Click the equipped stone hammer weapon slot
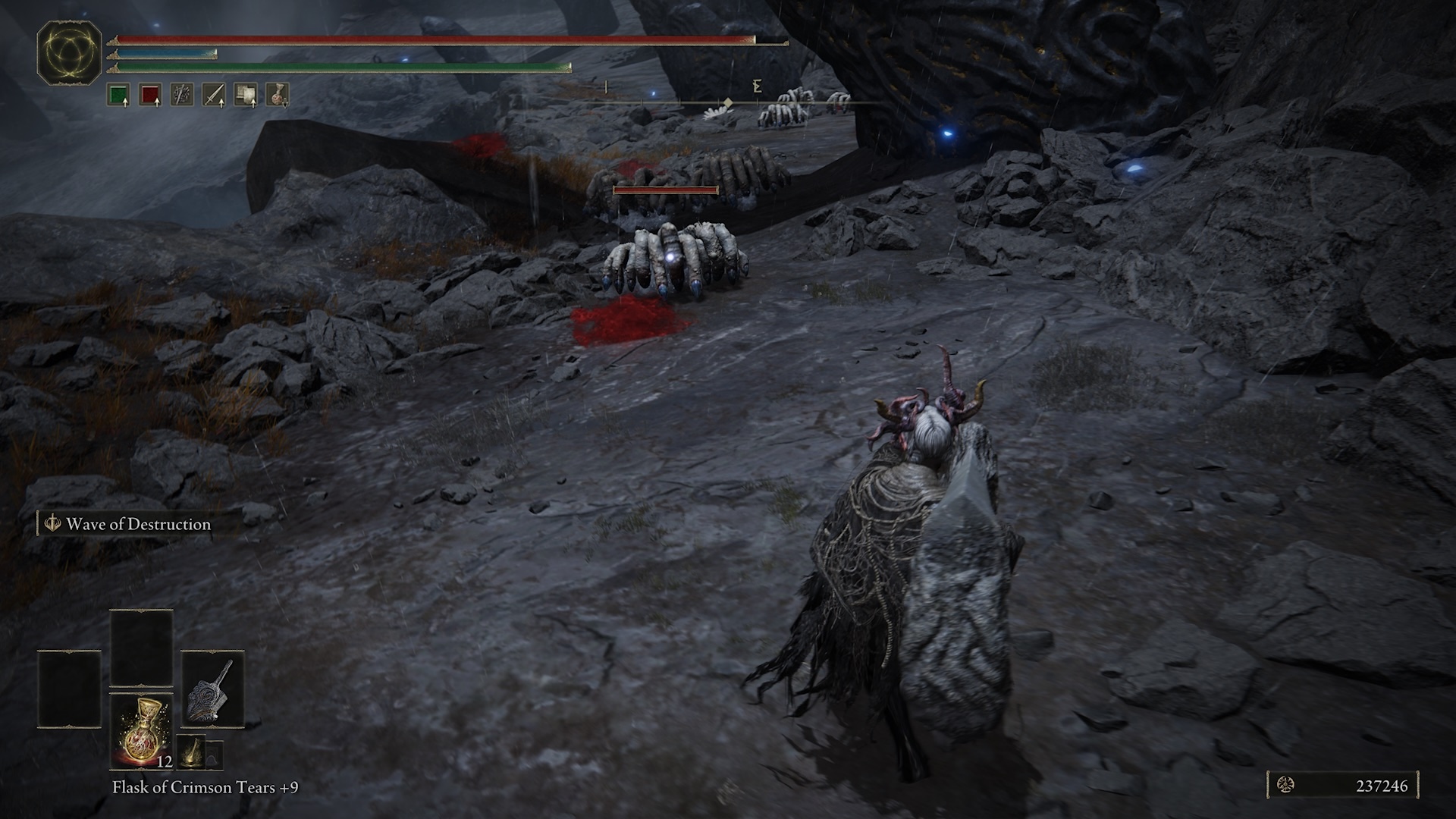 [x=212, y=688]
